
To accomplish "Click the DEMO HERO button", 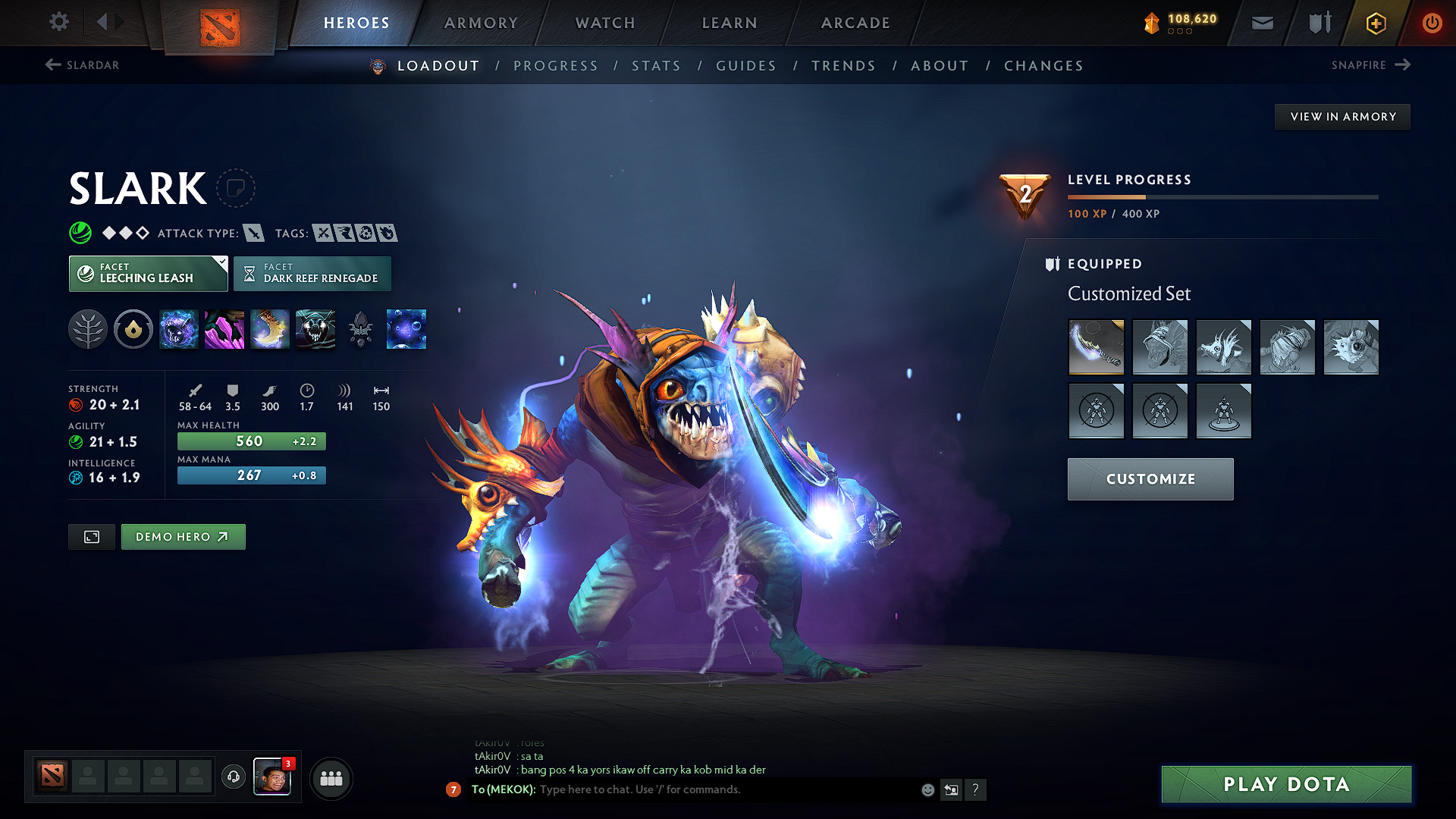I will [x=183, y=536].
